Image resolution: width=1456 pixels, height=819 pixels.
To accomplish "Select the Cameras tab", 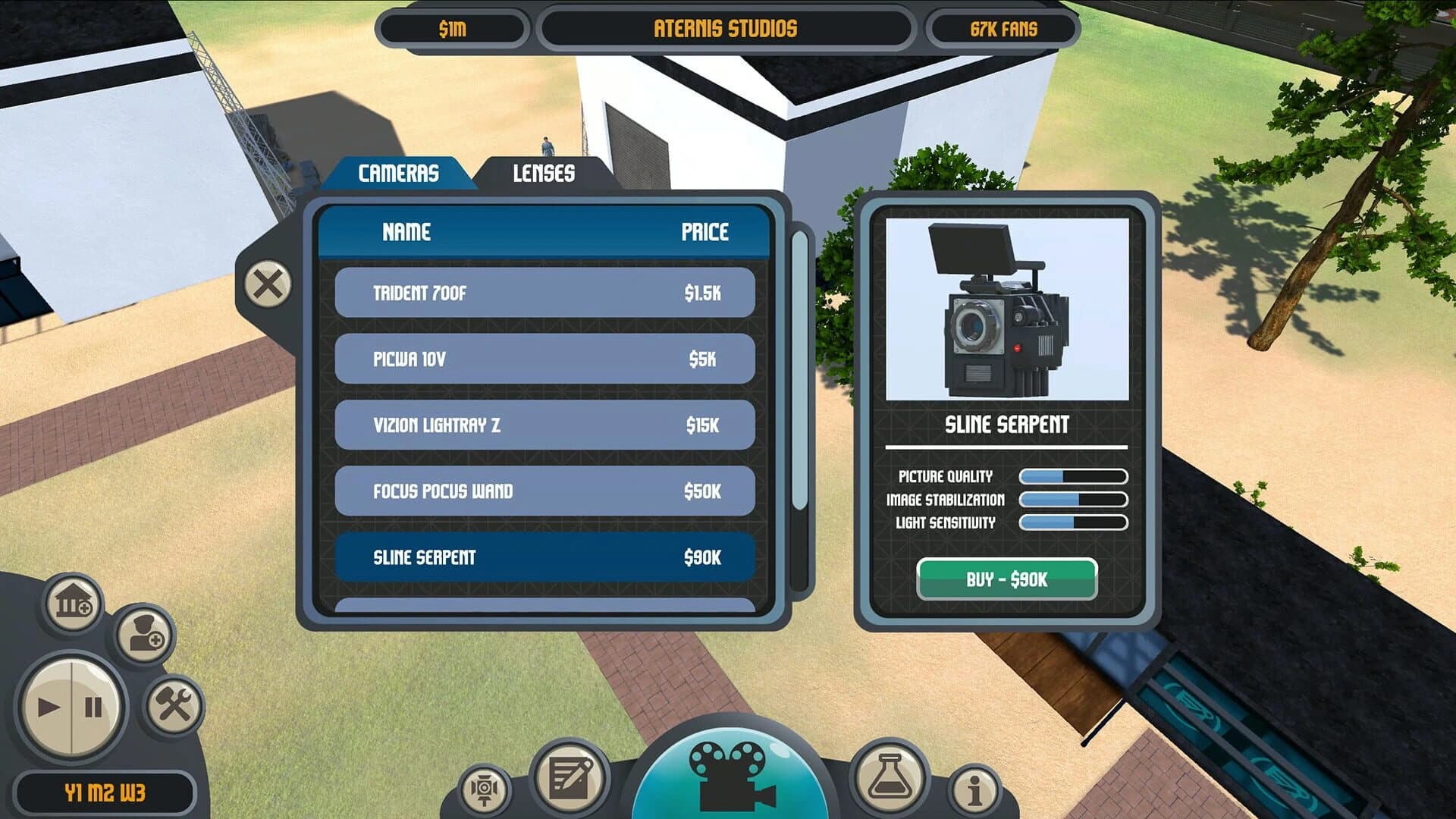I will [399, 172].
